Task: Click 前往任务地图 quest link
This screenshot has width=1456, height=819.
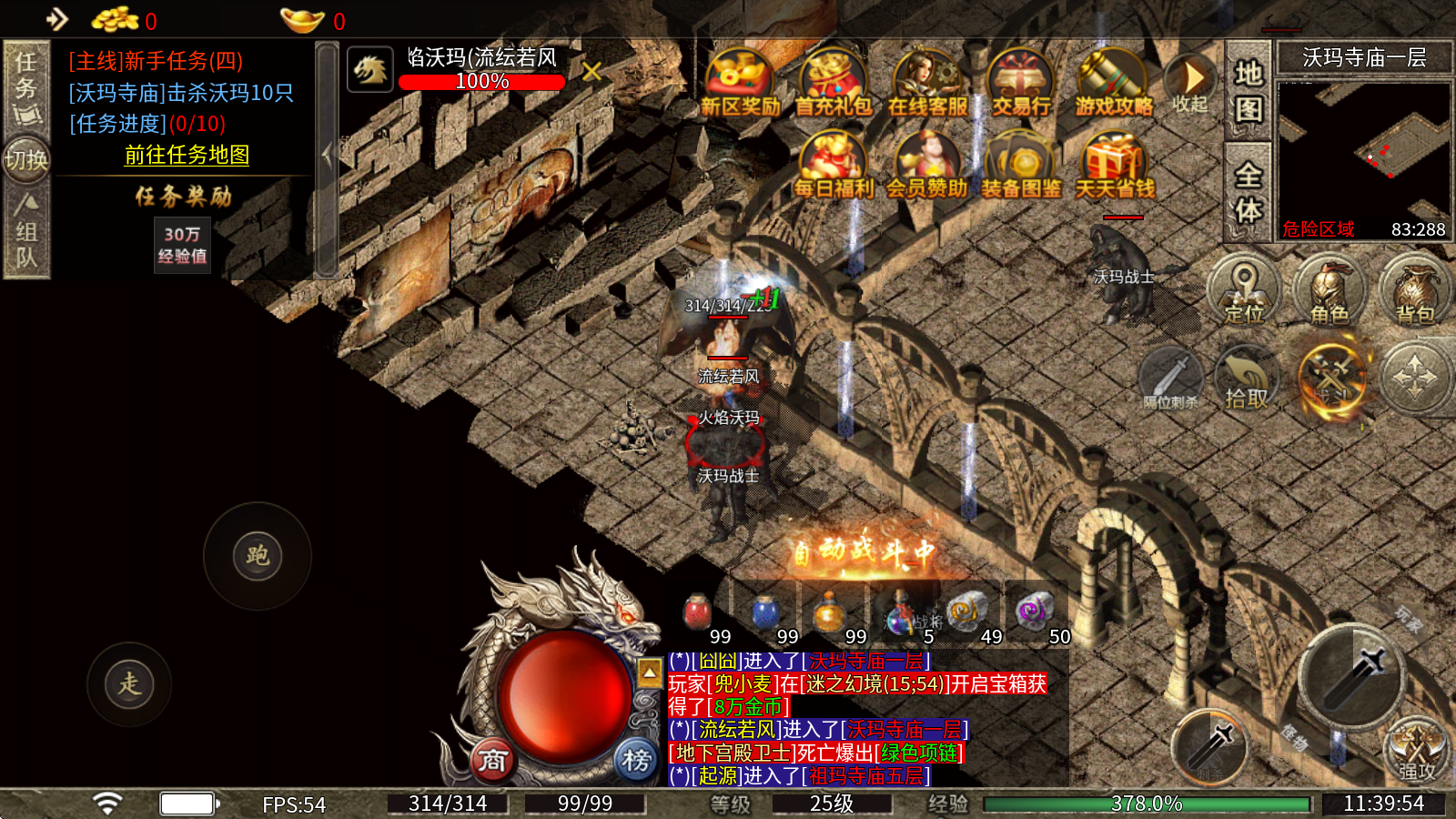Action: [187, 156]
